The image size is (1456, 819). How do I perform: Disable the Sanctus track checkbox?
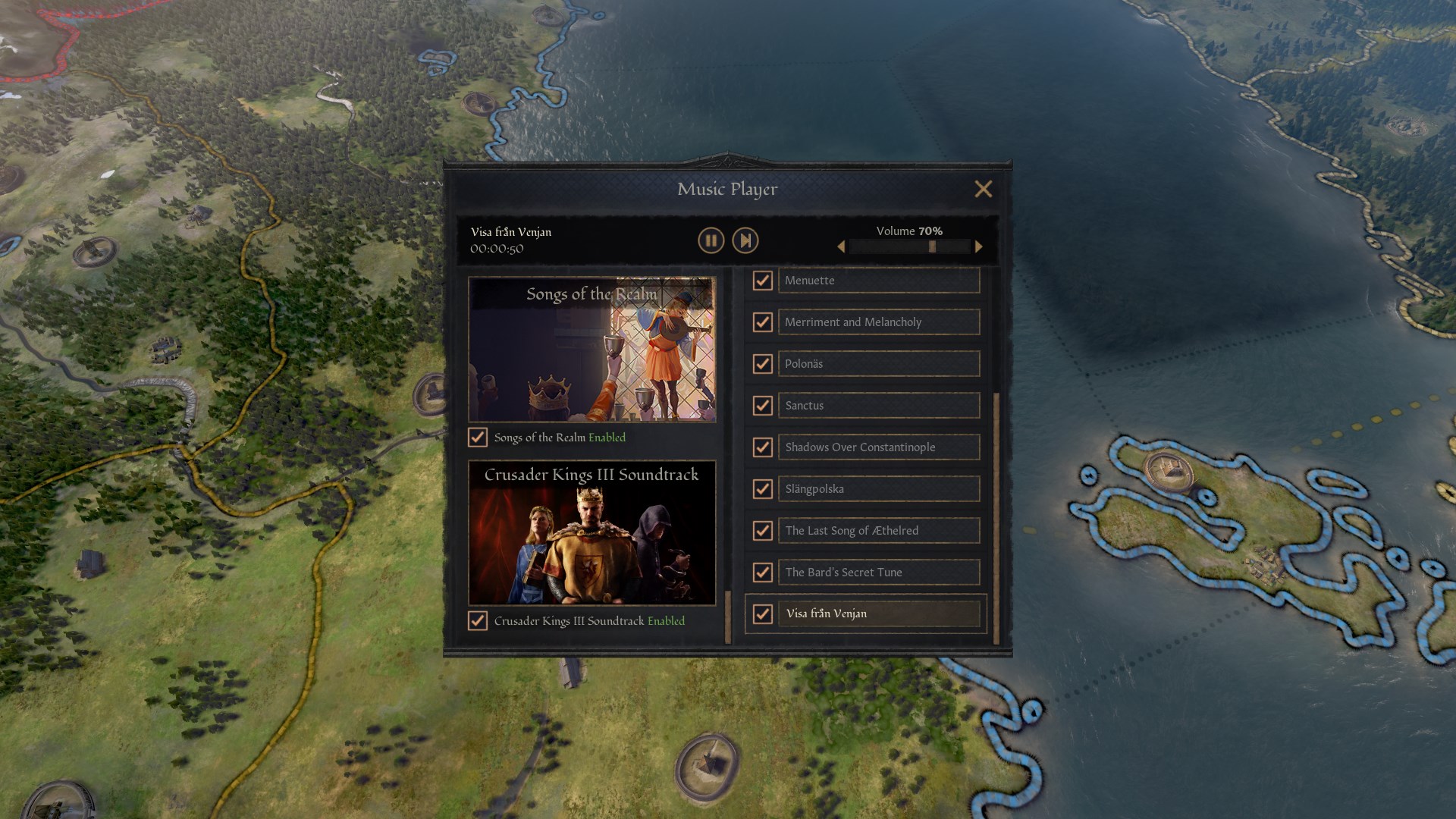[762, 406]
